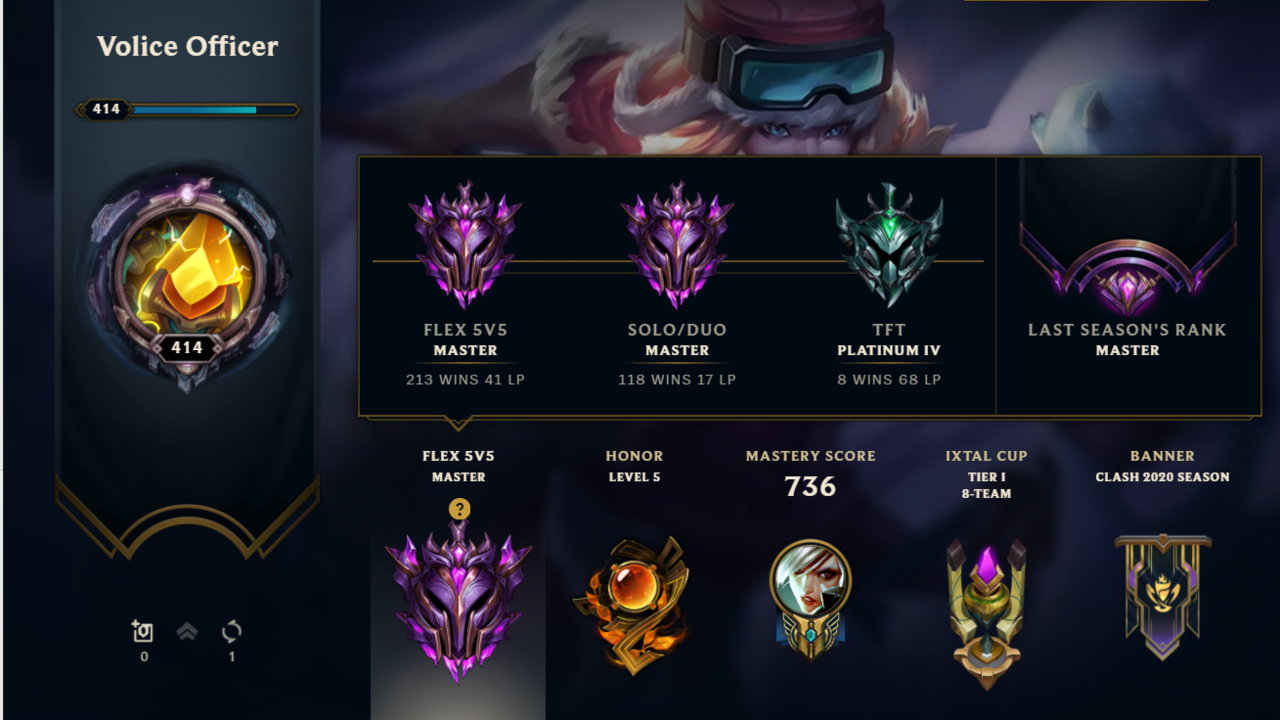1280x720 pixels.
Task: Click the 213 Wins 41 LP stats text
Action: click(465, 380)
